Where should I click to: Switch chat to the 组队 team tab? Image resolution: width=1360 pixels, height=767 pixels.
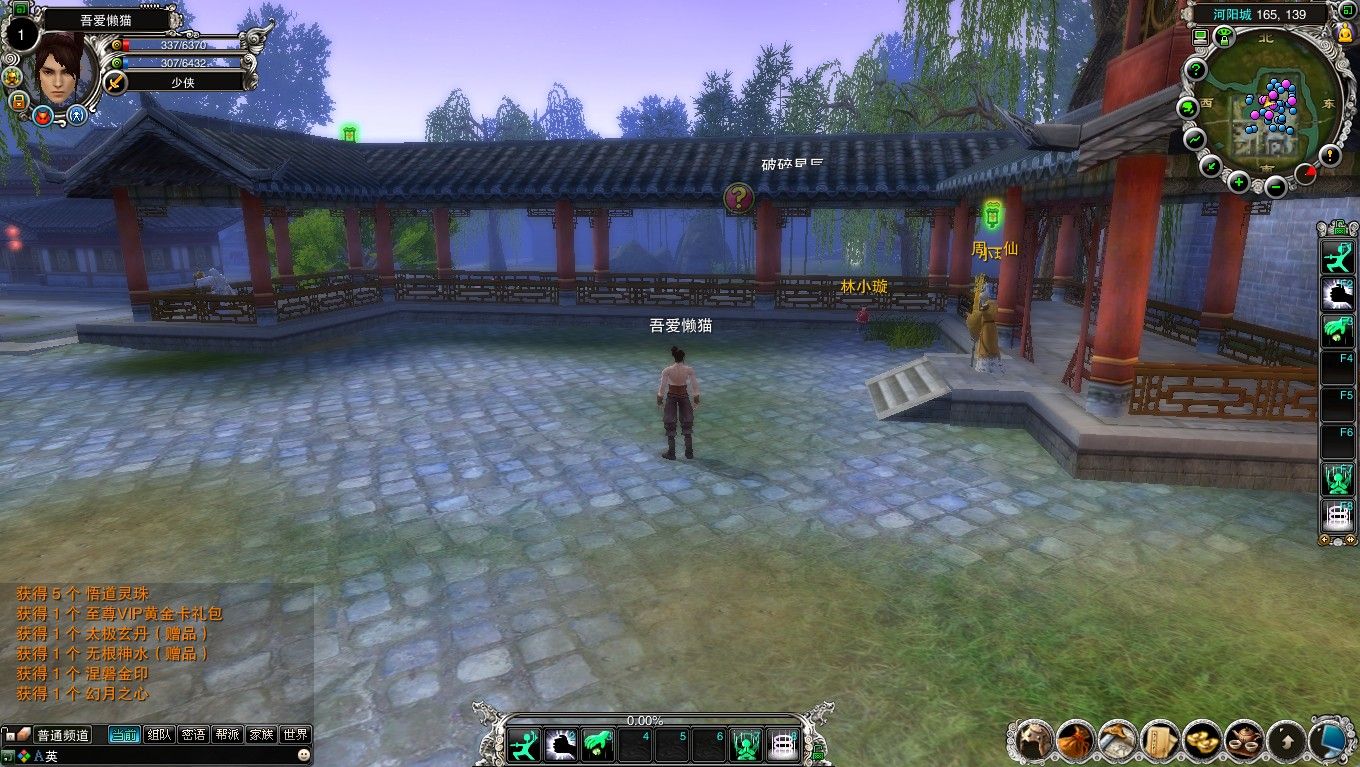tap(159, 734)
